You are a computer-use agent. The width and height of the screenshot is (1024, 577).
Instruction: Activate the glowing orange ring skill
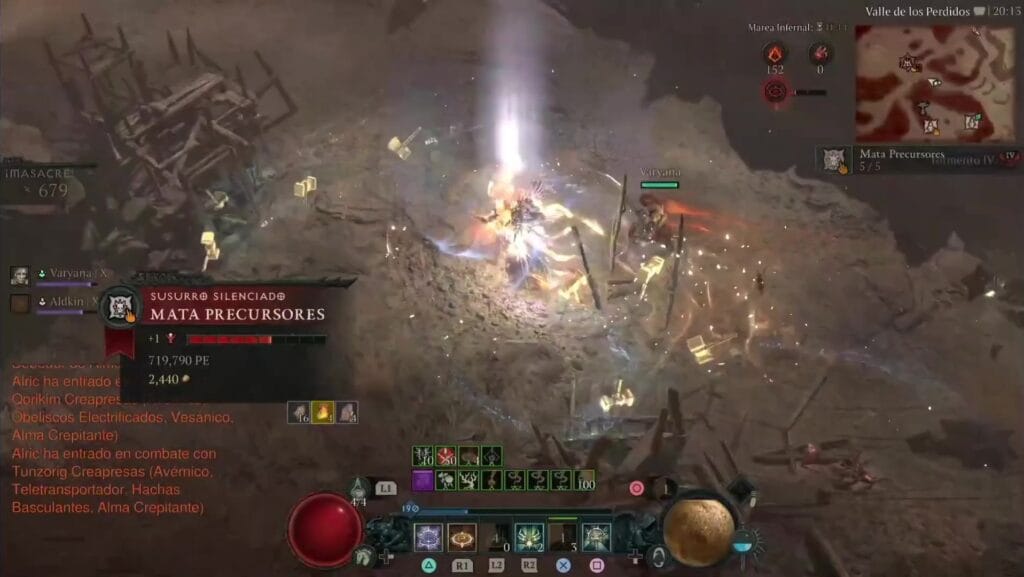(462, 537)
